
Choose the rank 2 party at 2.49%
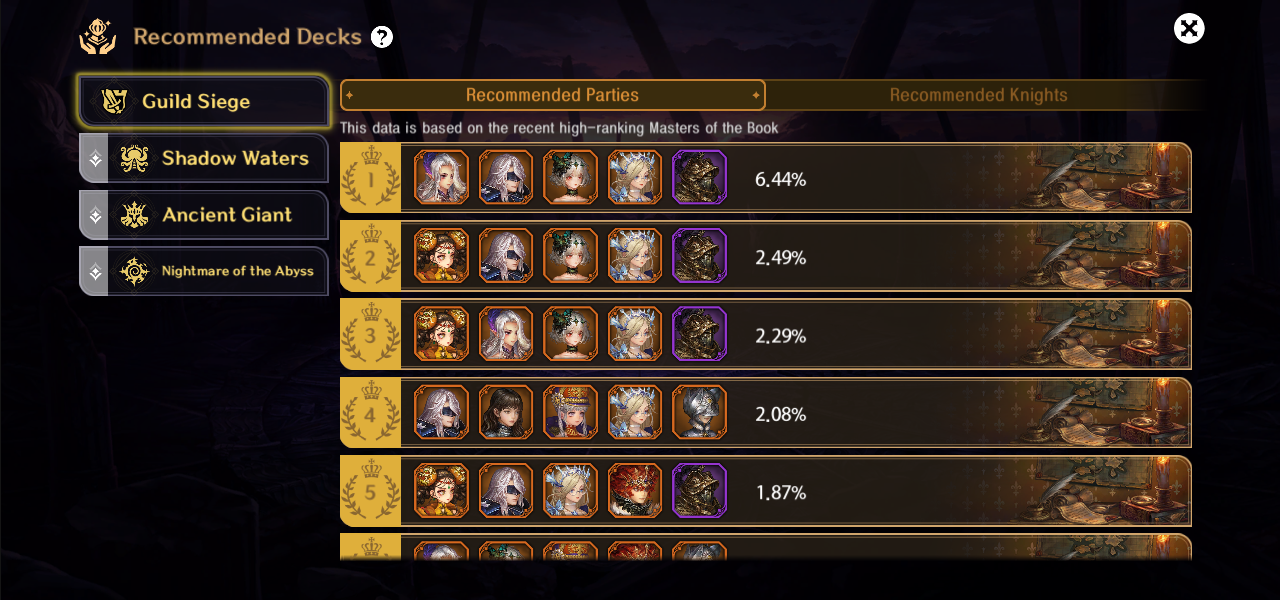[900, 257]
